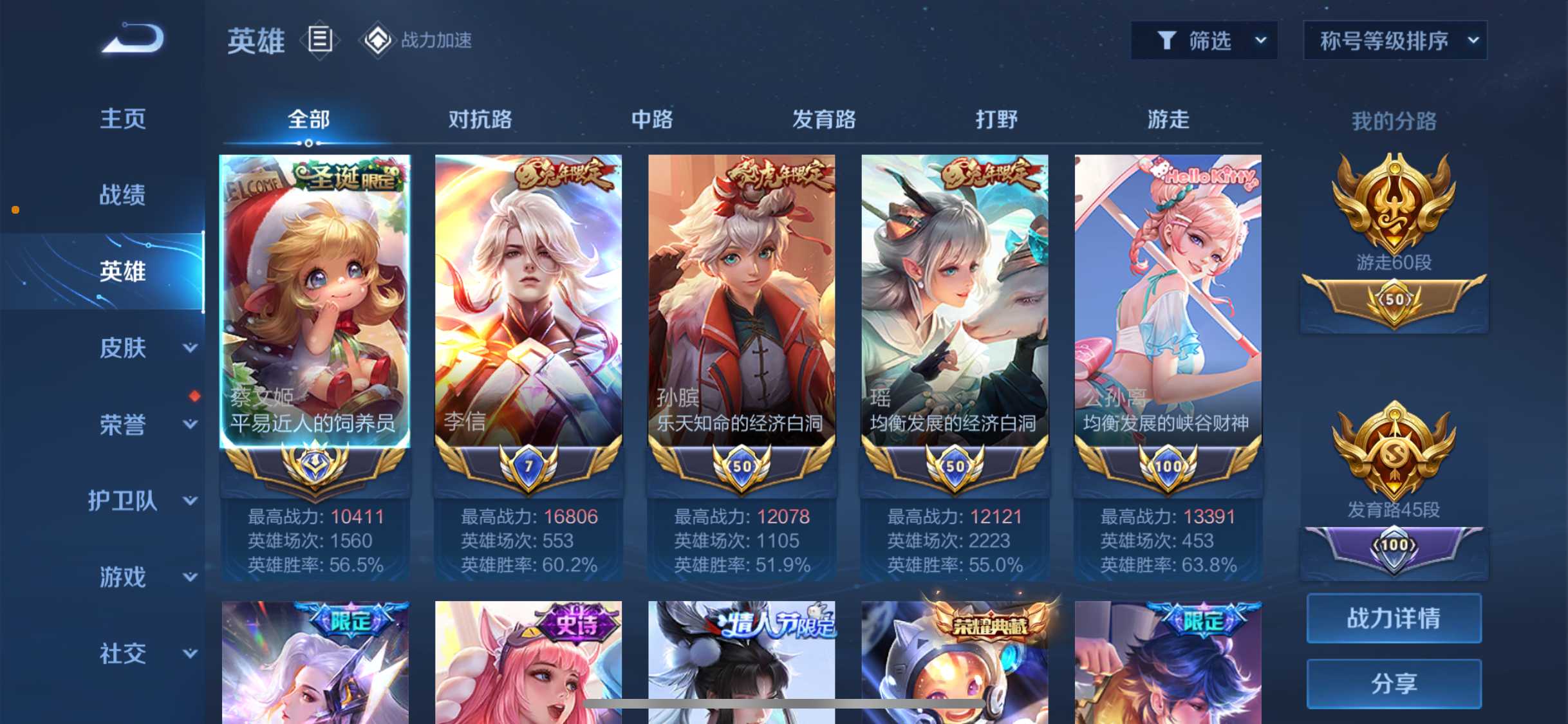This screenshot has height=724, width=1568.
Task: Open the 社交 social menu entry
Action: (x=124, y=653)
